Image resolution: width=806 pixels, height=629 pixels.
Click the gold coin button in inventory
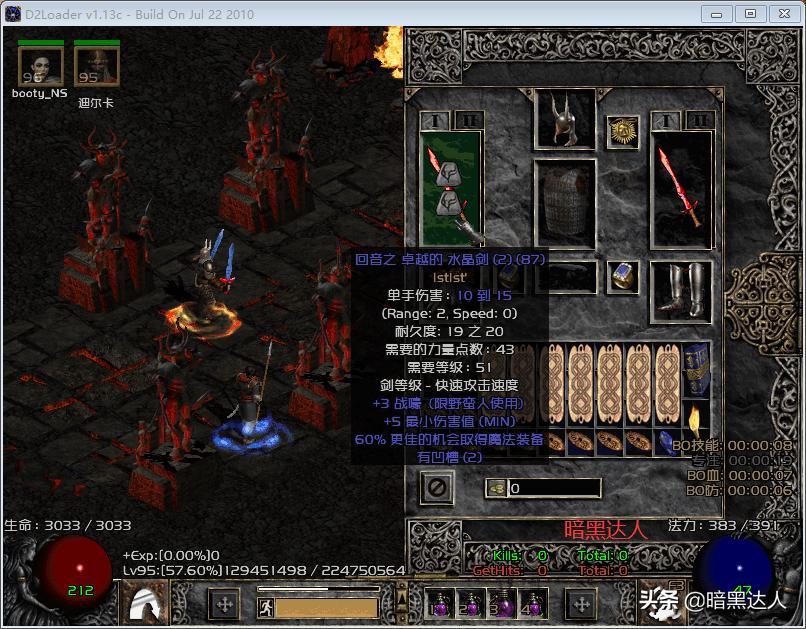pyautogui.click(x=497, y=488)
